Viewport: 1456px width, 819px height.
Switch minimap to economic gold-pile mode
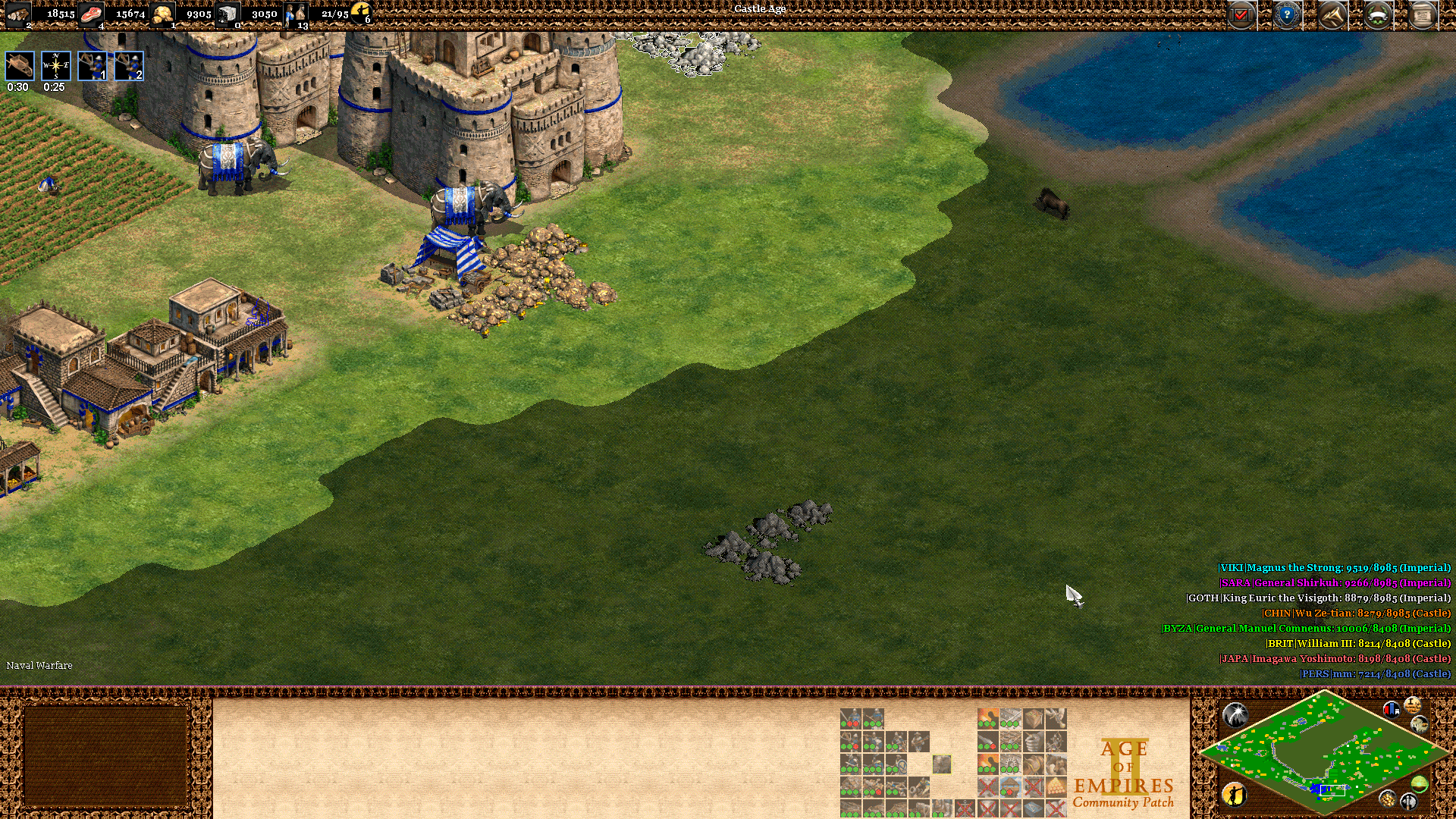(x=1387, y=799)
